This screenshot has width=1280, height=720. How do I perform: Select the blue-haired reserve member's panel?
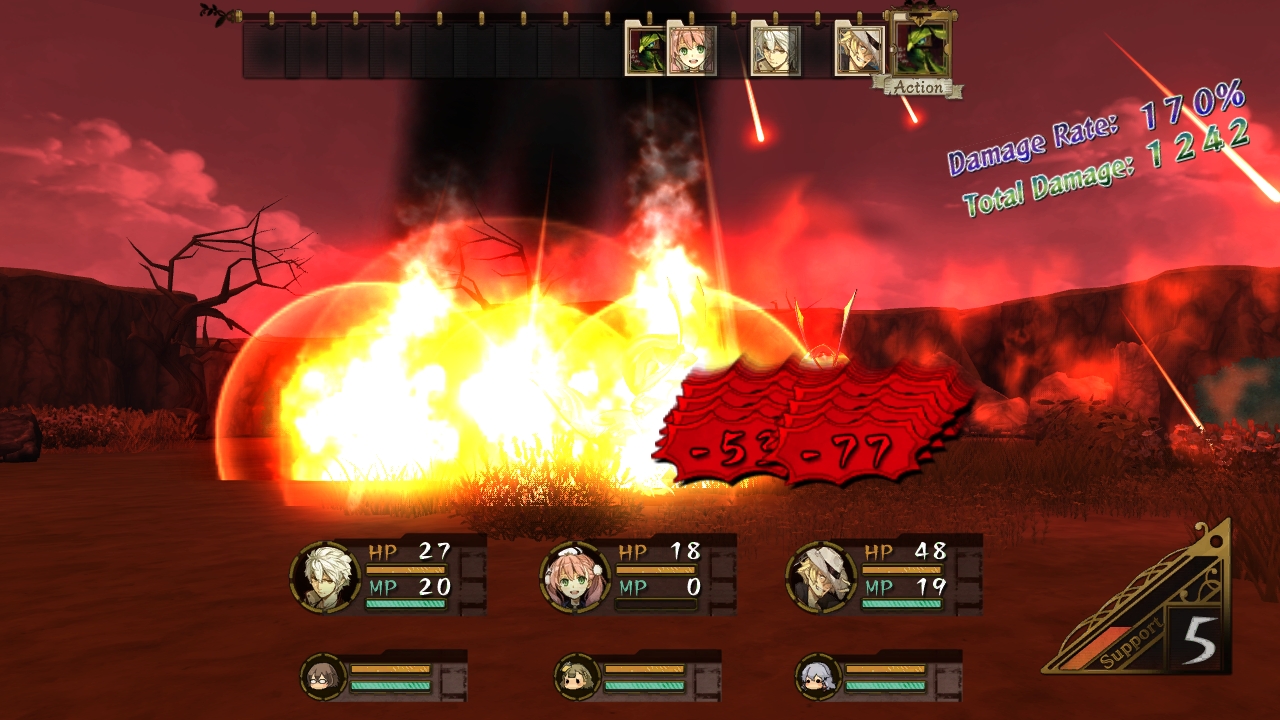878,677
